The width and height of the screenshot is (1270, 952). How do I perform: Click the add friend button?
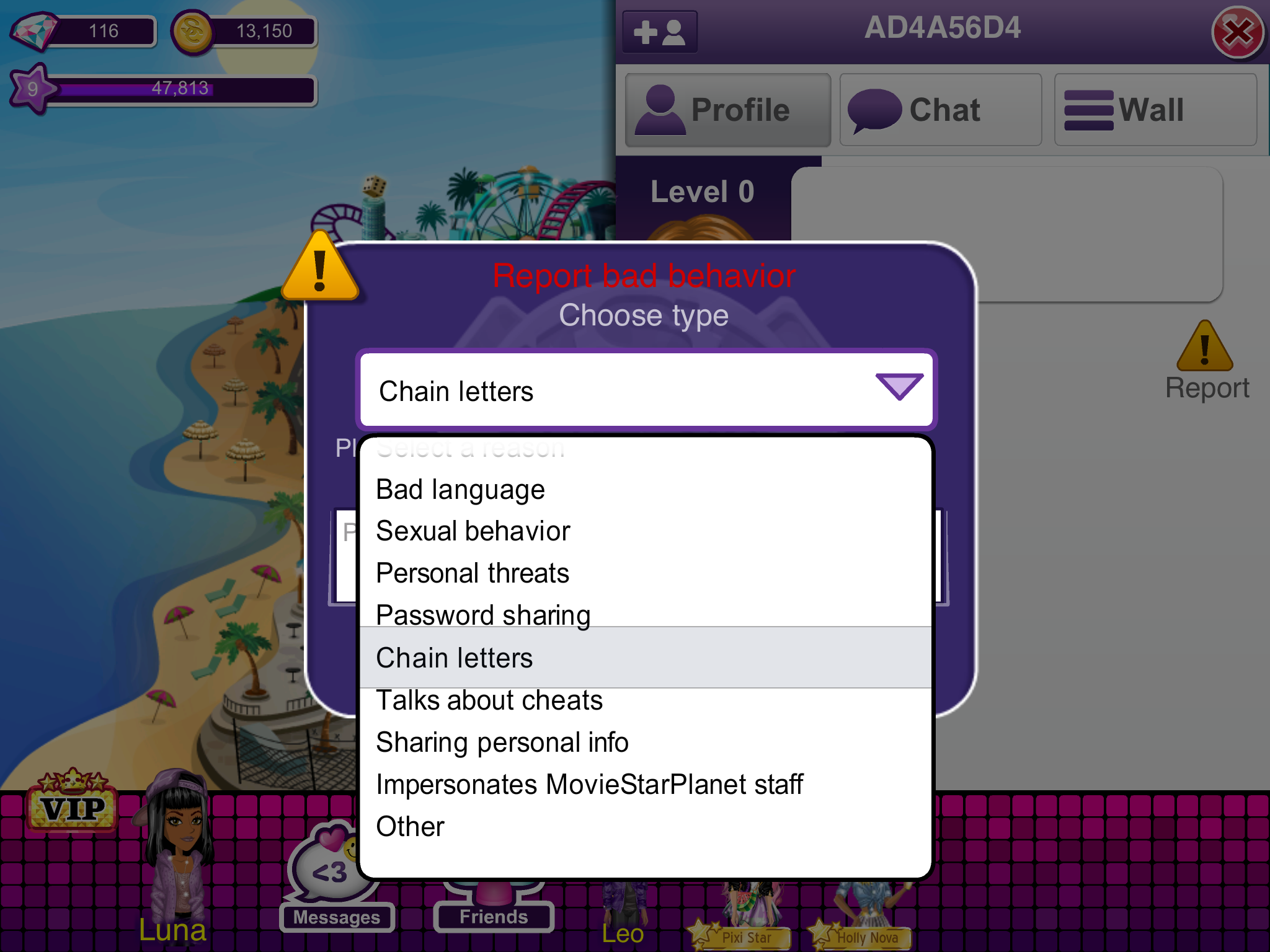pos(660,32)
